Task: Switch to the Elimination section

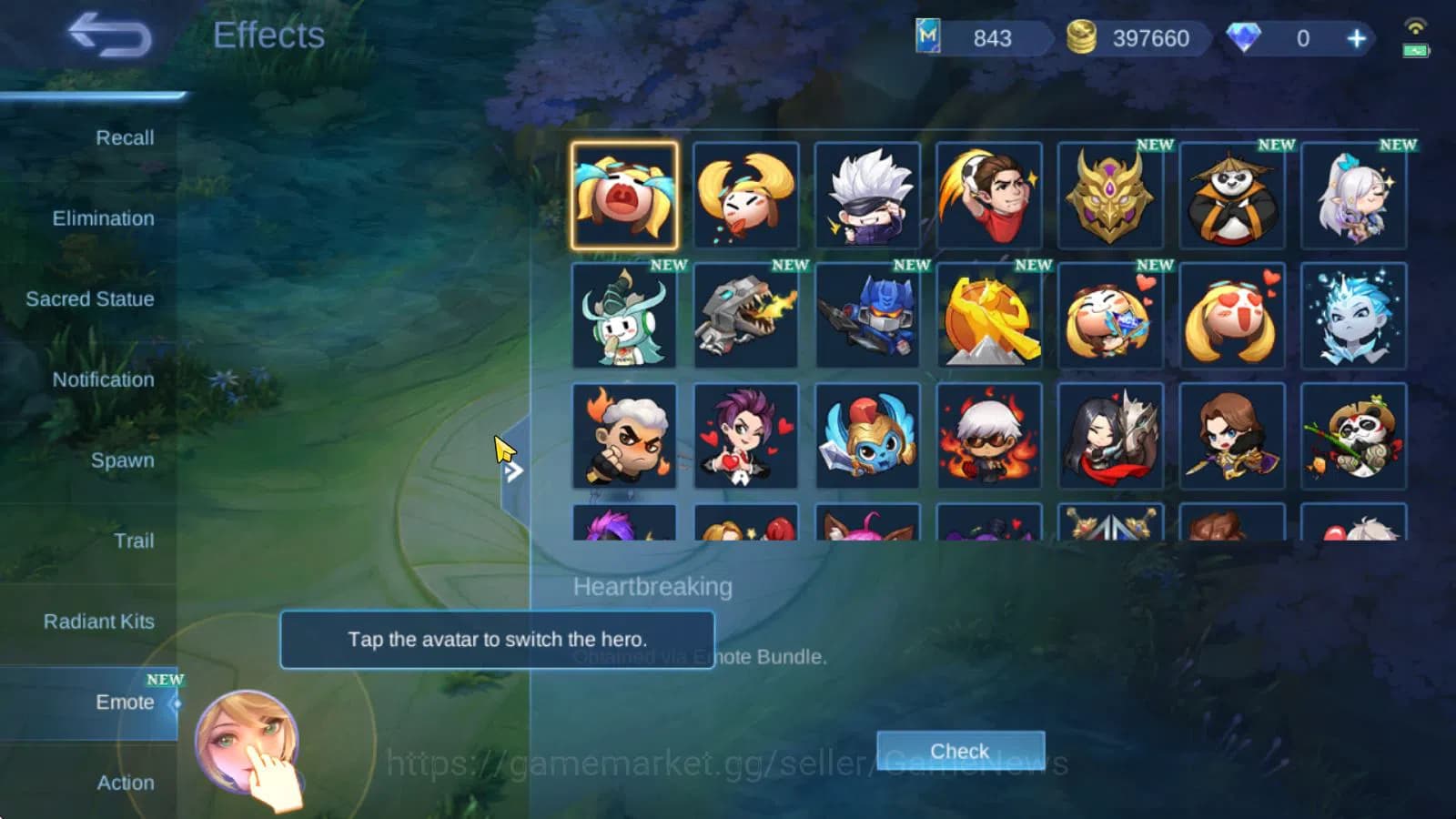Action: coord(103,218)
